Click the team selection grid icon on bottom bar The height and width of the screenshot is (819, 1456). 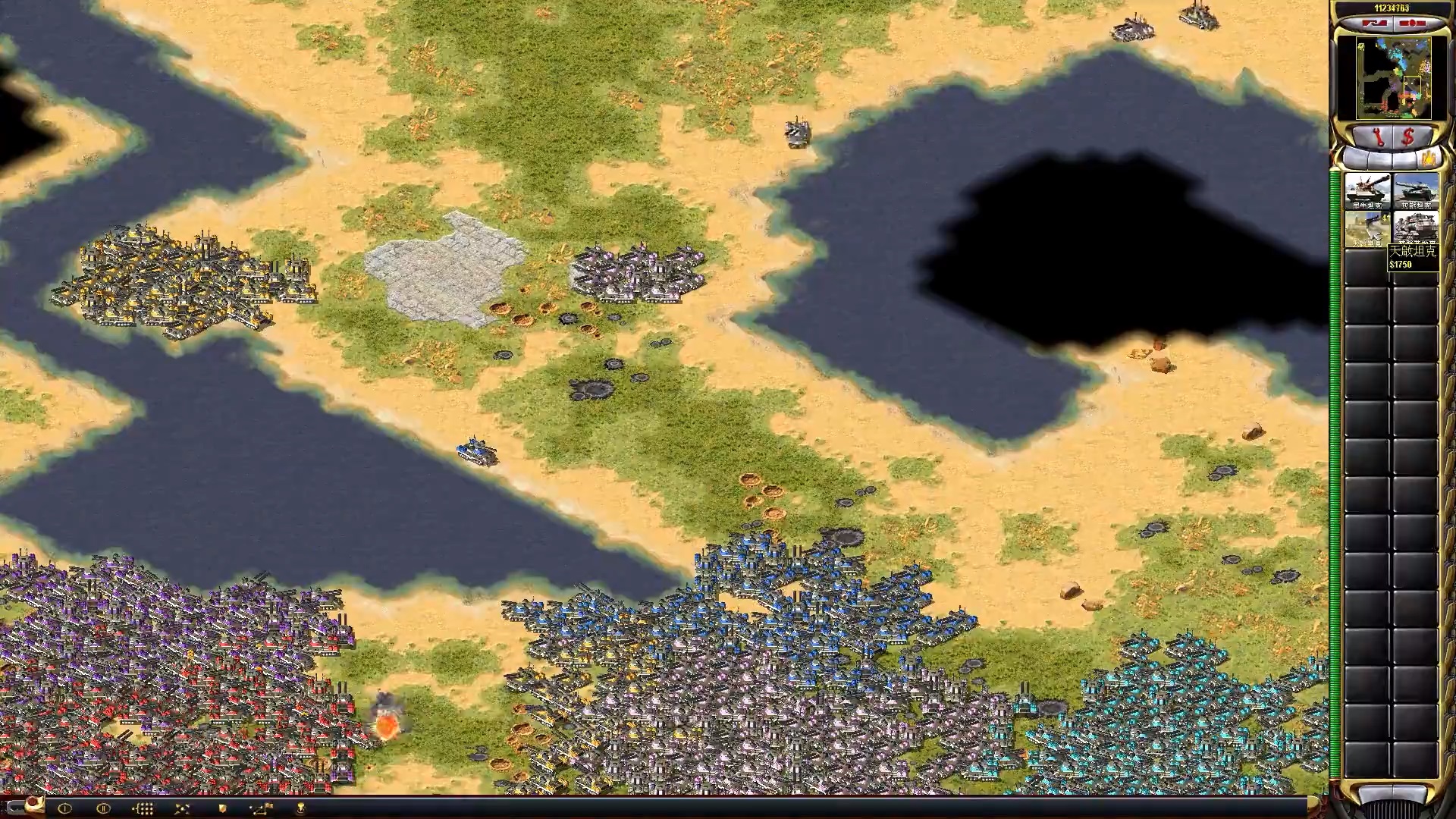point(144,808)
